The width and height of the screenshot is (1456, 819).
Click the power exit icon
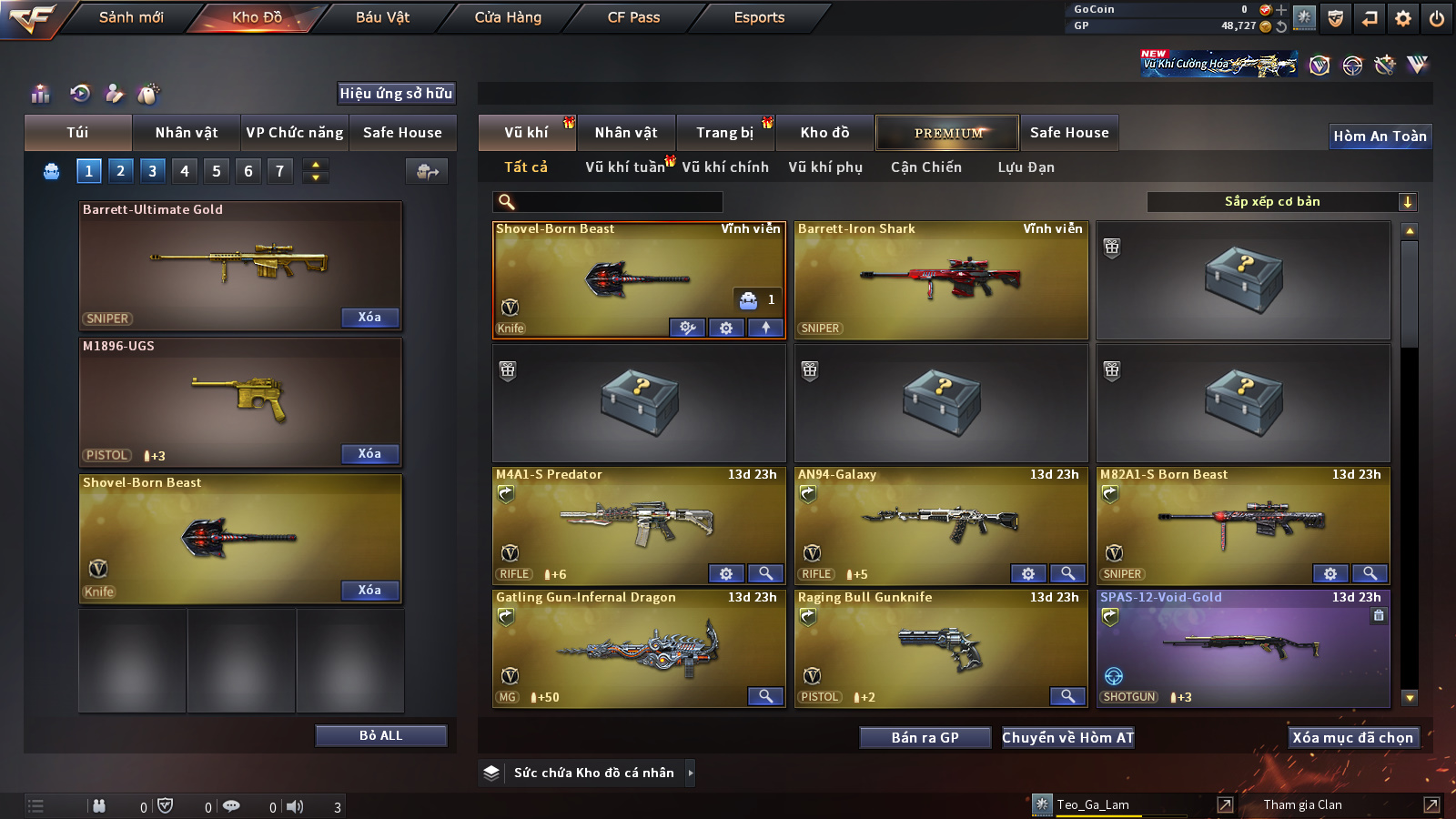[1437, 18]
